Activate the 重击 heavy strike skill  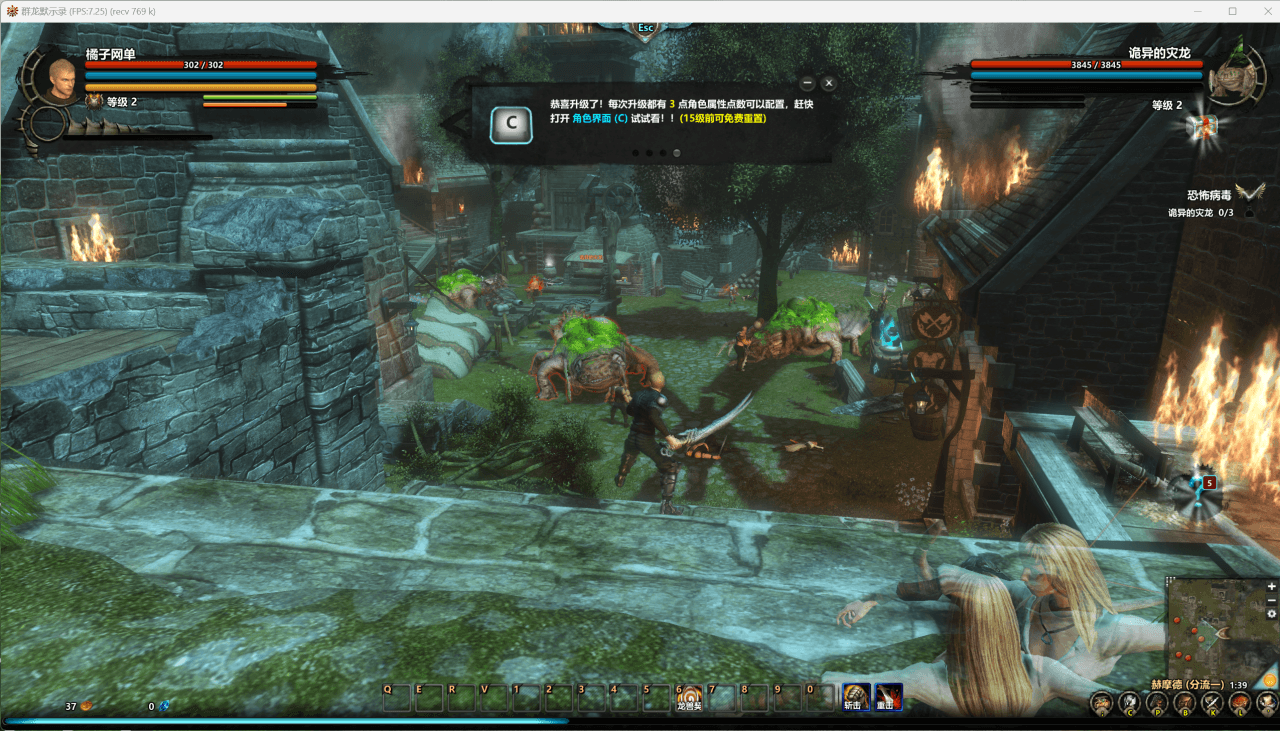(x=887, y=696)
